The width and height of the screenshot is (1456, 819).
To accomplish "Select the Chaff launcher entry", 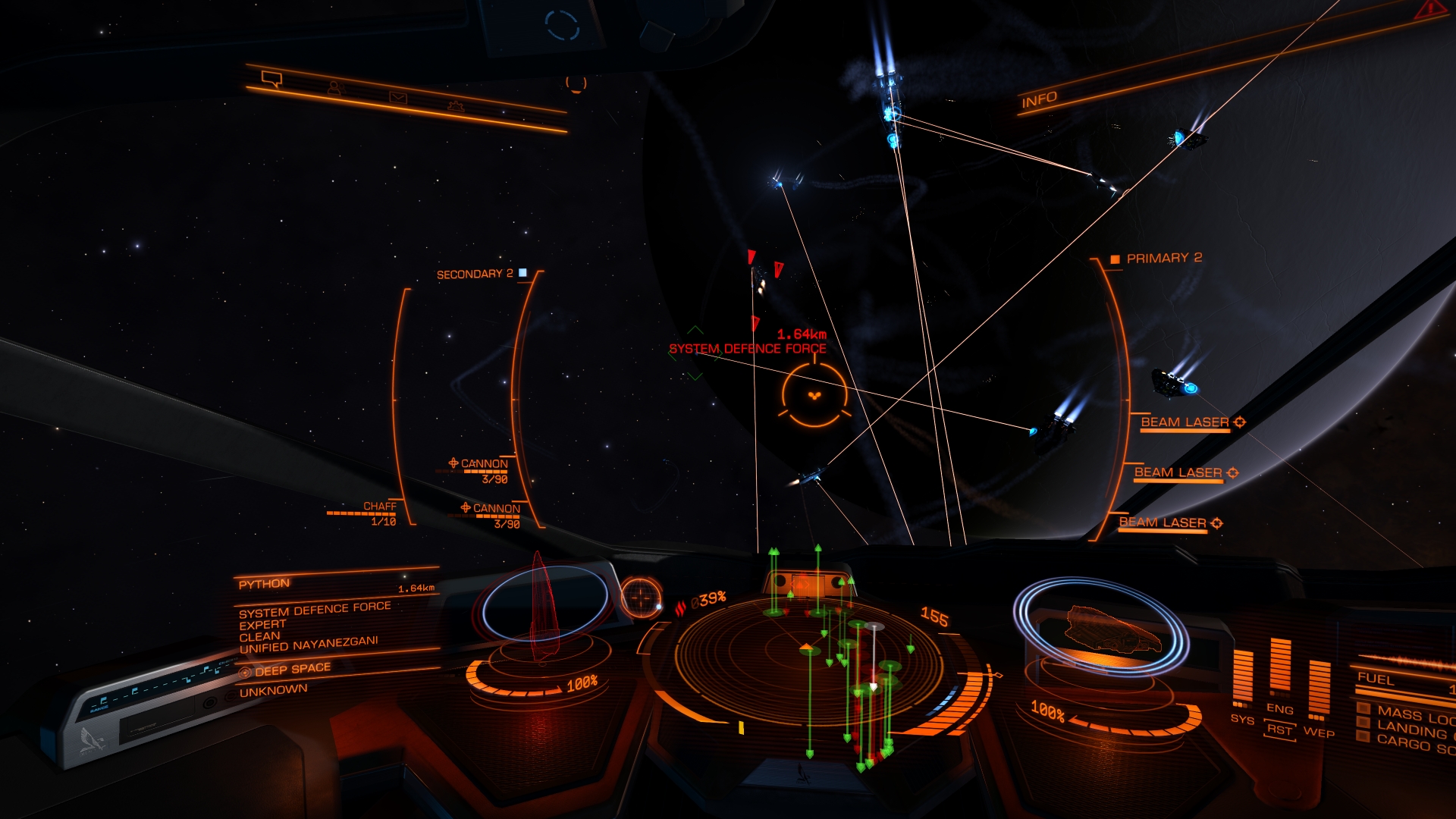I will (x=379, y=507).
